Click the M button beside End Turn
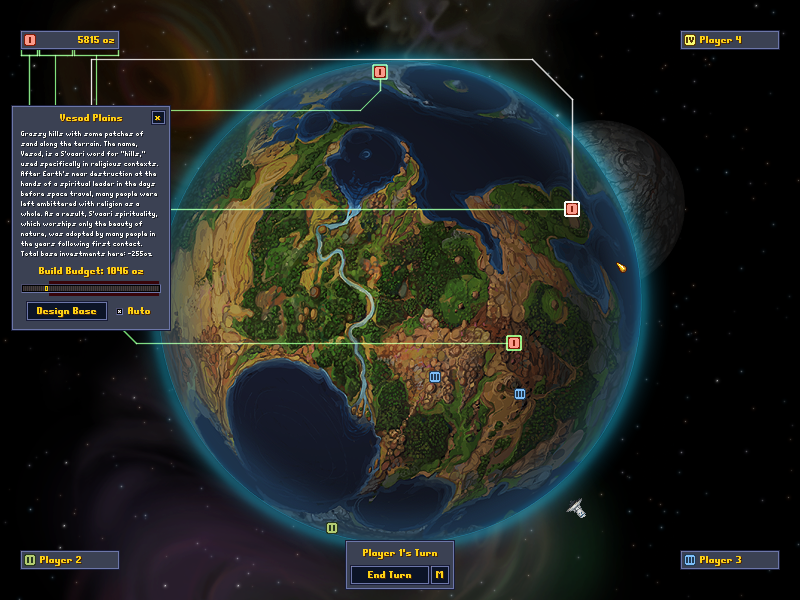 (x=439, y=575)
